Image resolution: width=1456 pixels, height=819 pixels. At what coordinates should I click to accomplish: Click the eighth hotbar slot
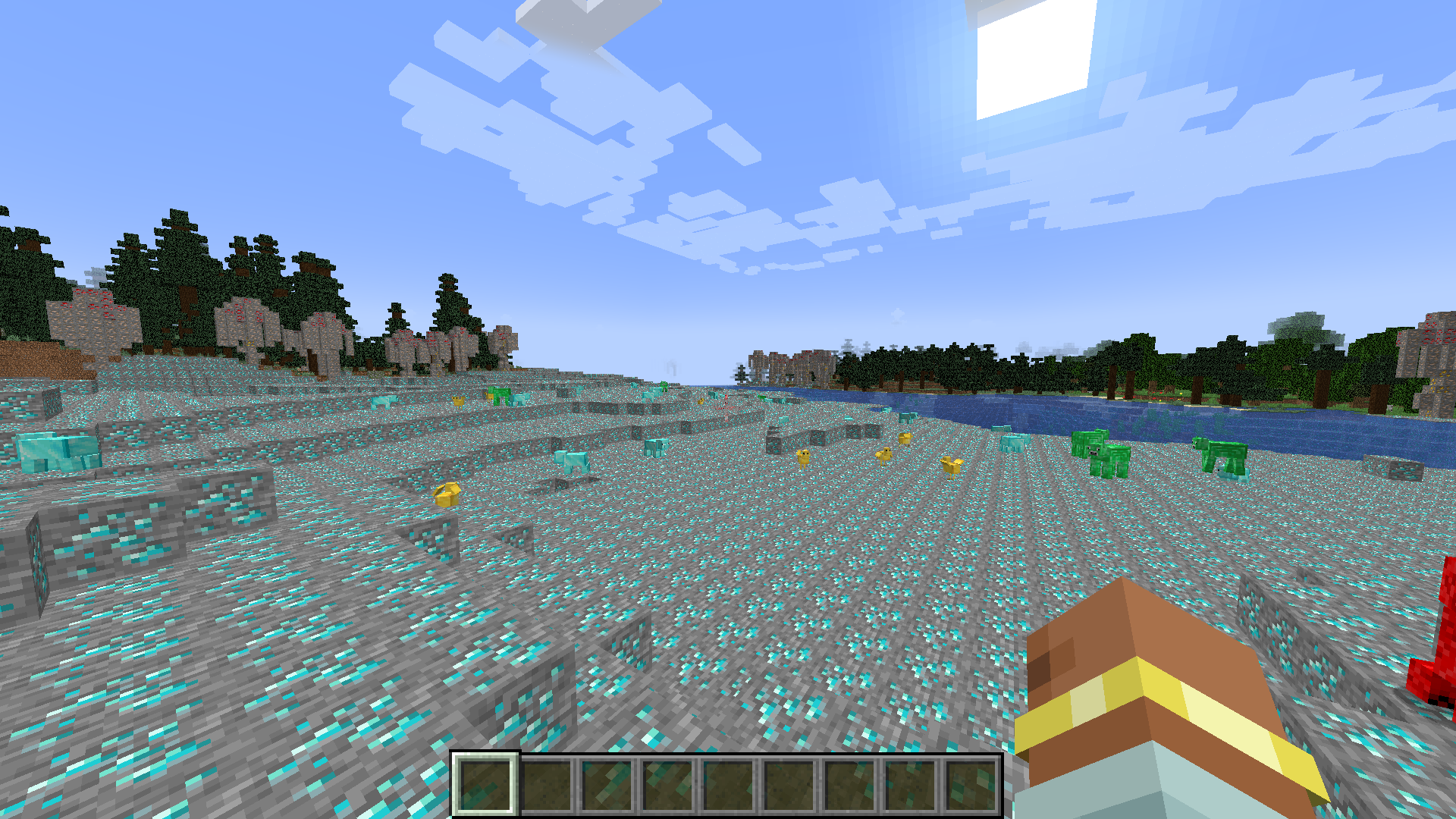(908, 786)
